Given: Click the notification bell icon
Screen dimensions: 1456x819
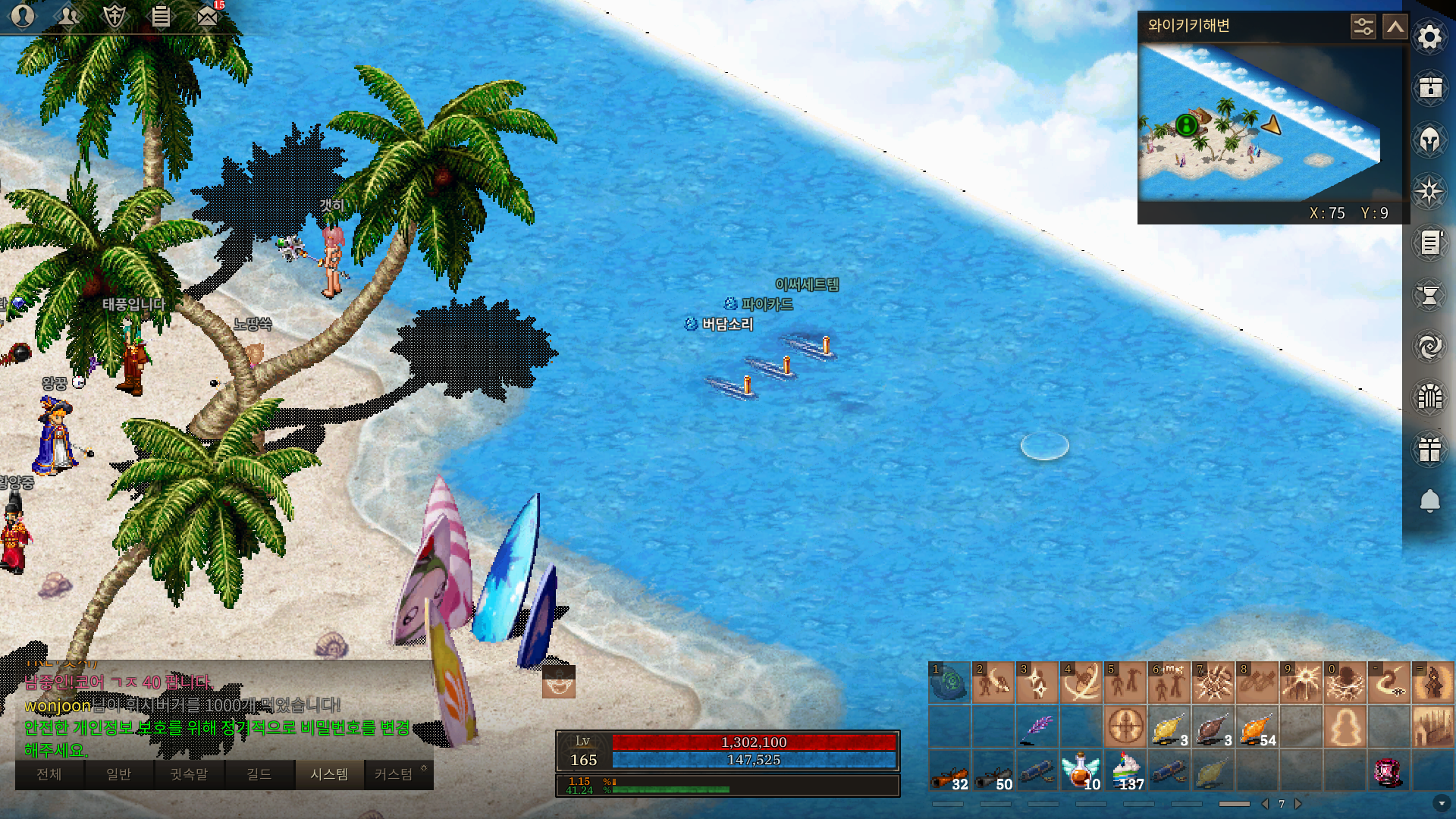Looking at the screenshot, I should [x=1429, y=501].
